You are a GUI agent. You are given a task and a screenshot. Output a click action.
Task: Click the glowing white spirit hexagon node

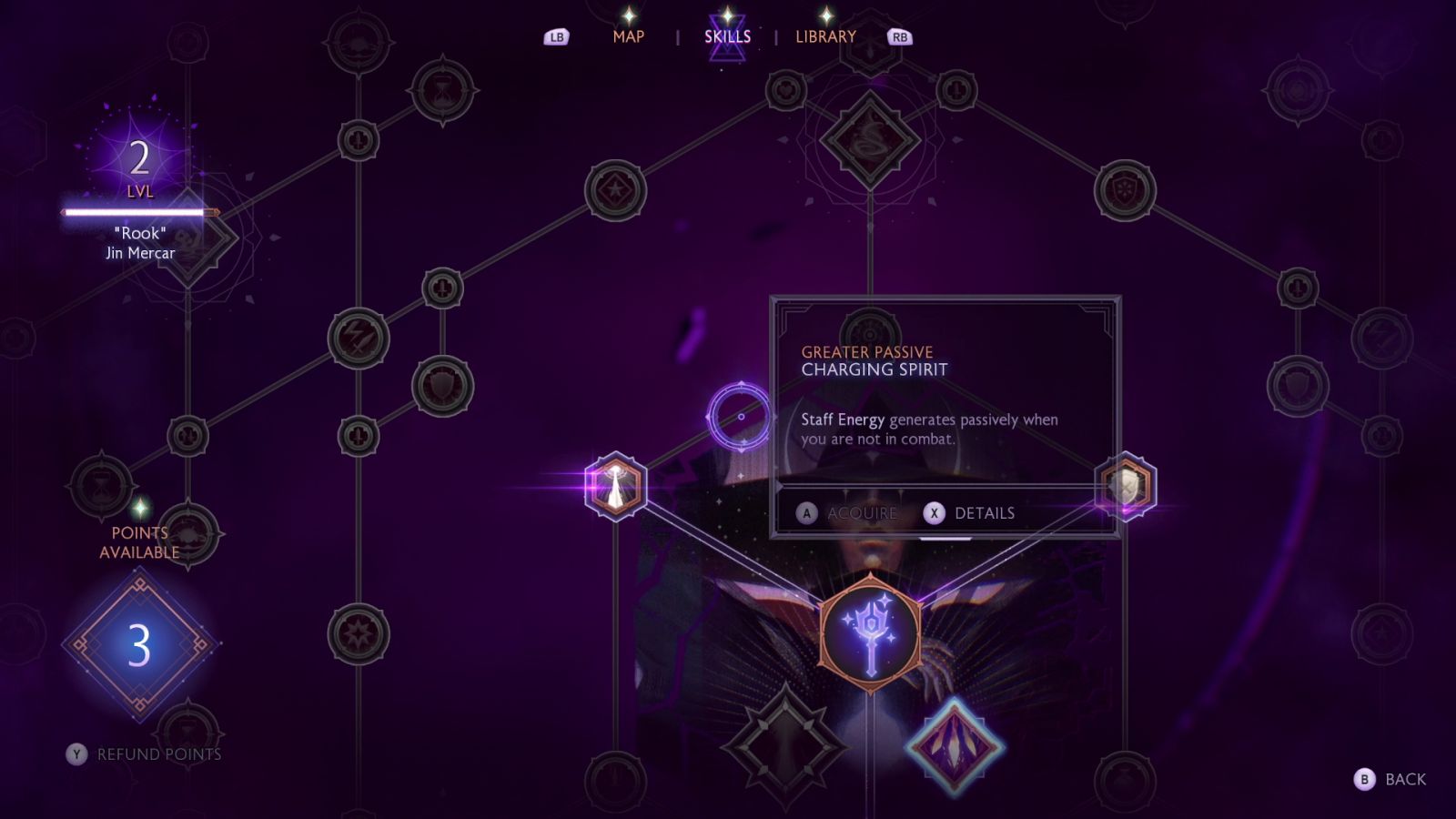pyautogui.click(x=617, y=485)
